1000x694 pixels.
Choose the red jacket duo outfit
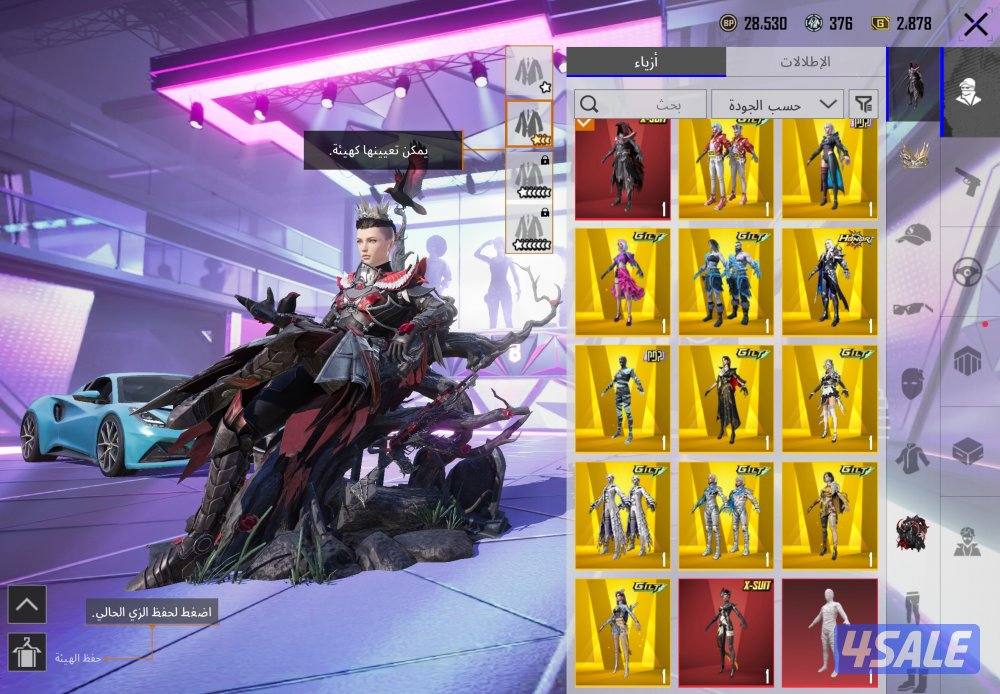[726, 169]
